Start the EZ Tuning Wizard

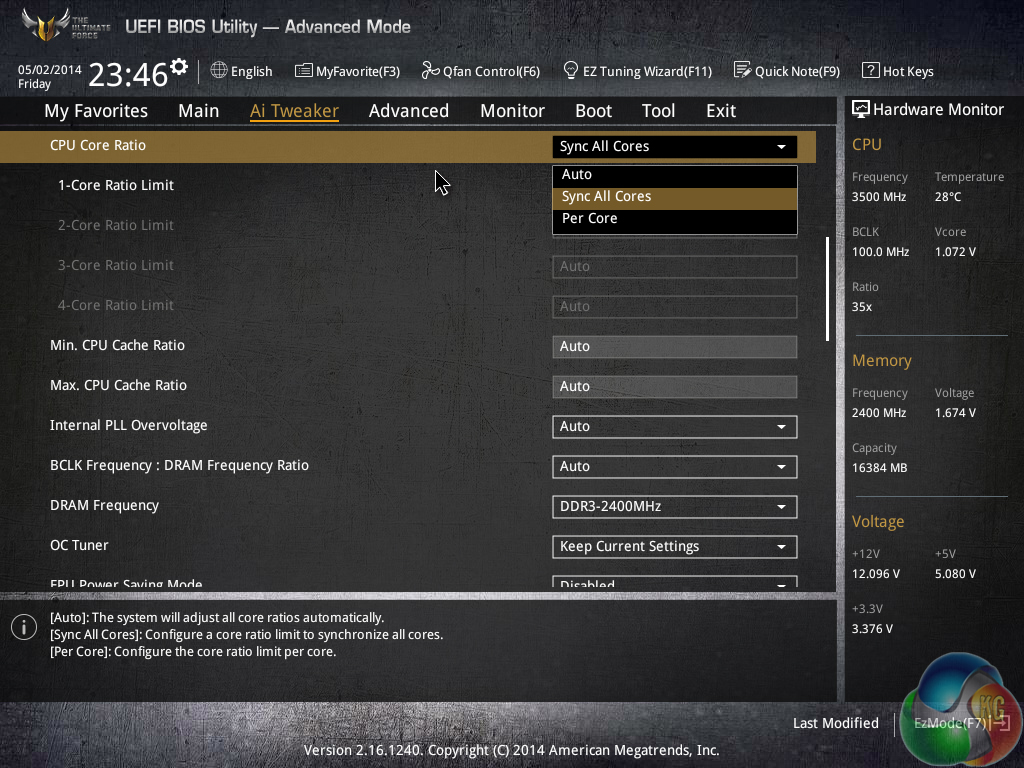tap(637, 71)
